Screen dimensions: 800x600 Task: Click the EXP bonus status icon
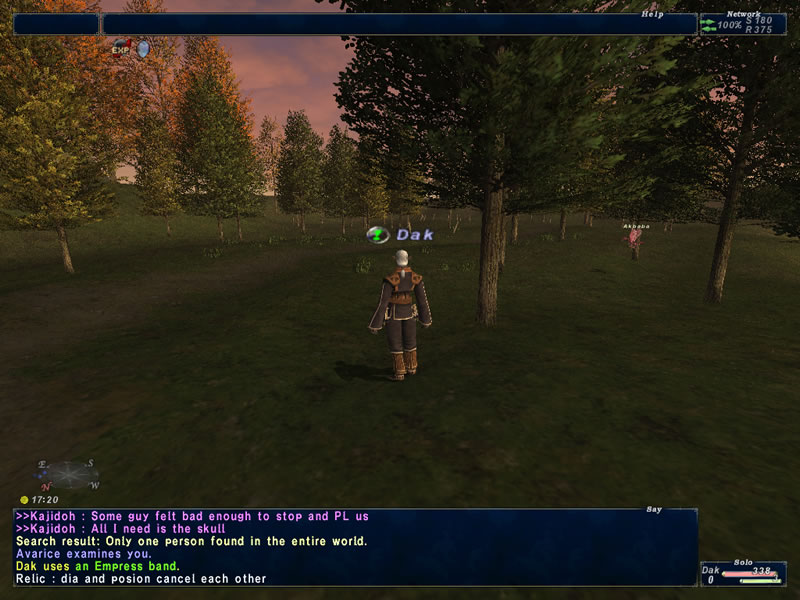click(x=122, y=47)
